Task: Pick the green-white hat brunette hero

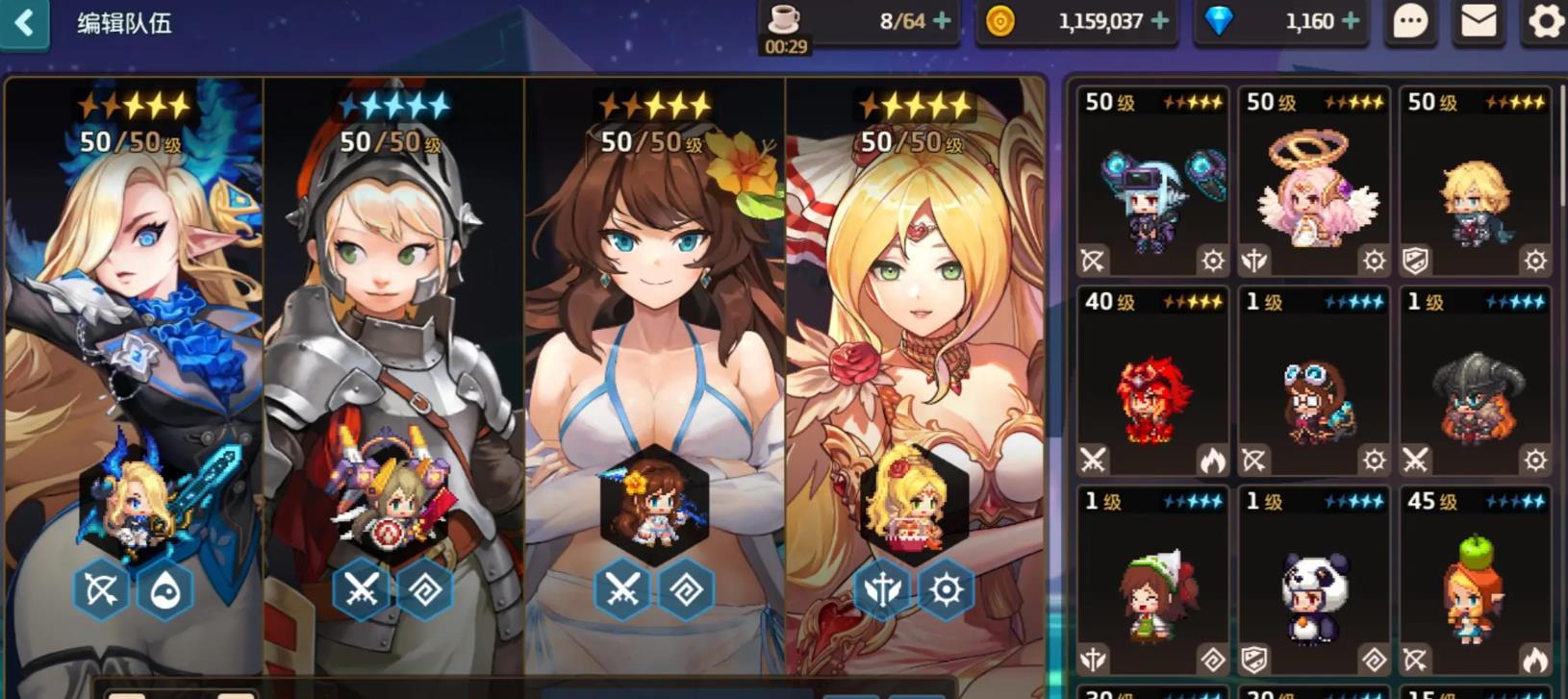Action: click(x=1152, y=583)
